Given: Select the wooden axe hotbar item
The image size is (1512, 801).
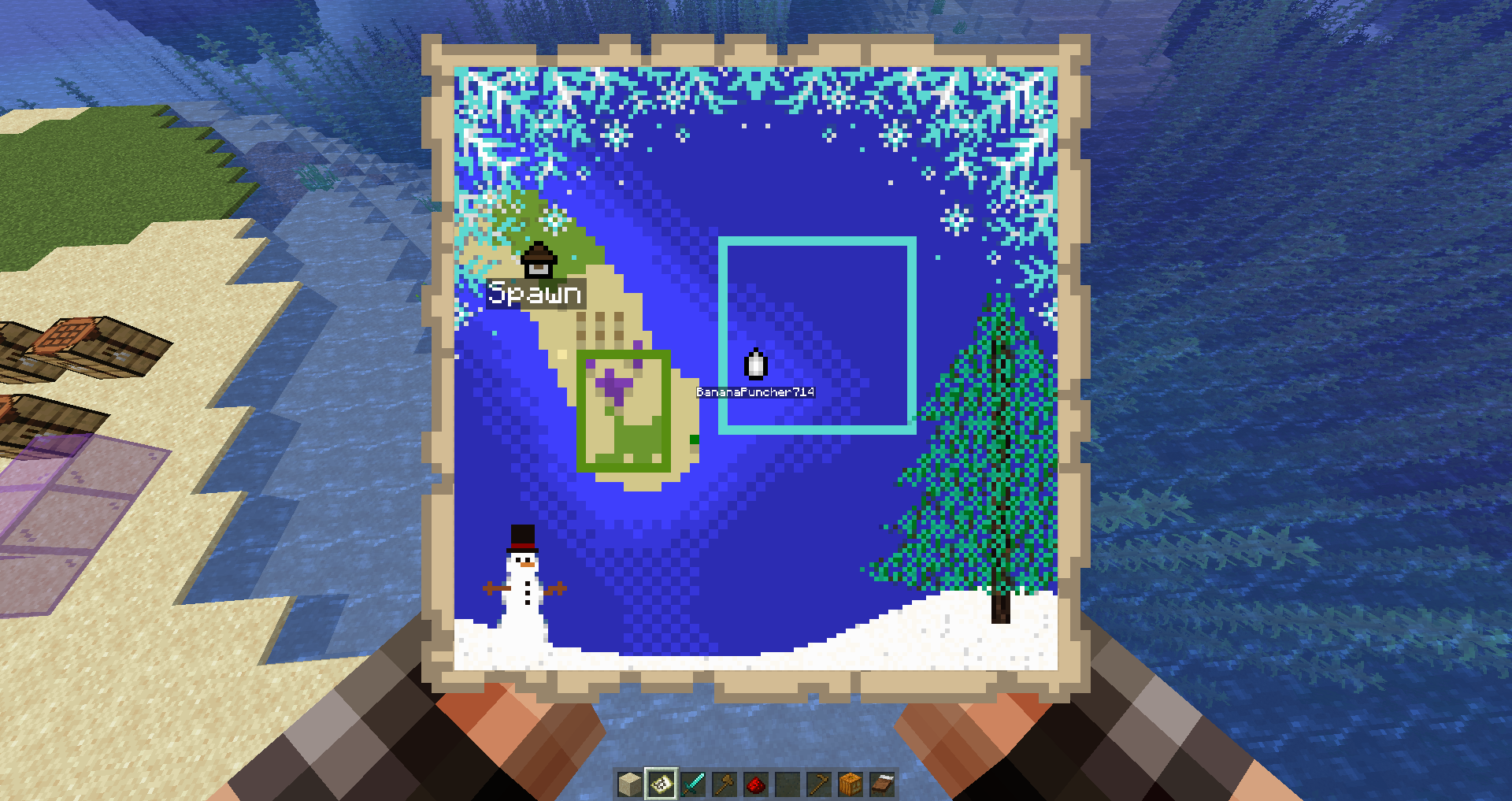Looking at the screenshot, I should [x=724, y=784].
